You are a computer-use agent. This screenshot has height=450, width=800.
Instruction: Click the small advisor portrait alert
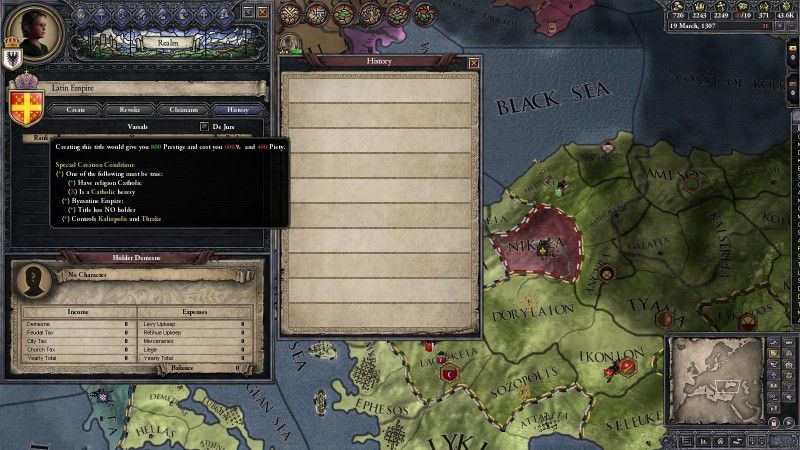click(292, 43)
